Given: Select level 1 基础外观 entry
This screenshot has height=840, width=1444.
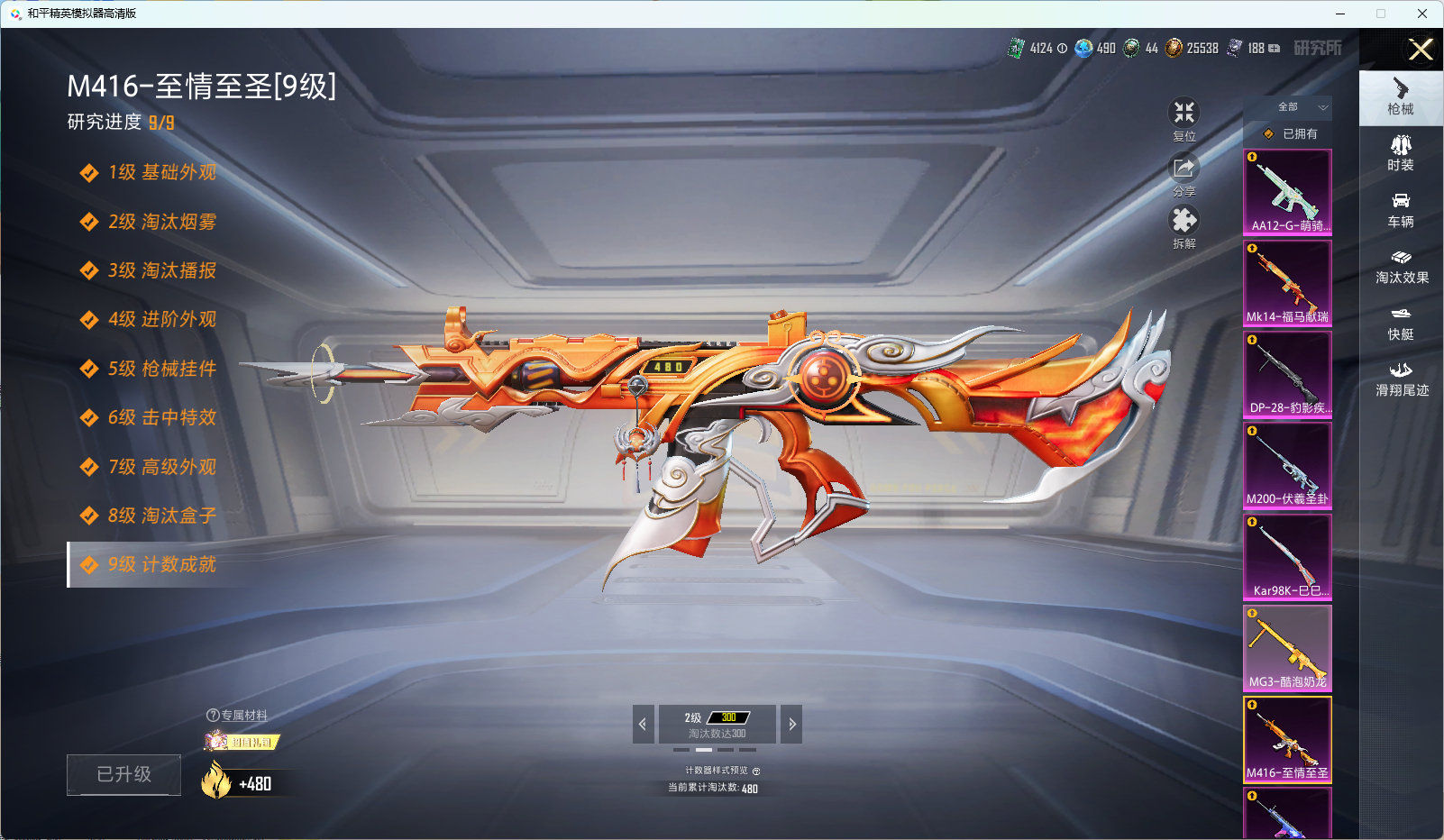Looking at the screenshot, I should point(161,173).
